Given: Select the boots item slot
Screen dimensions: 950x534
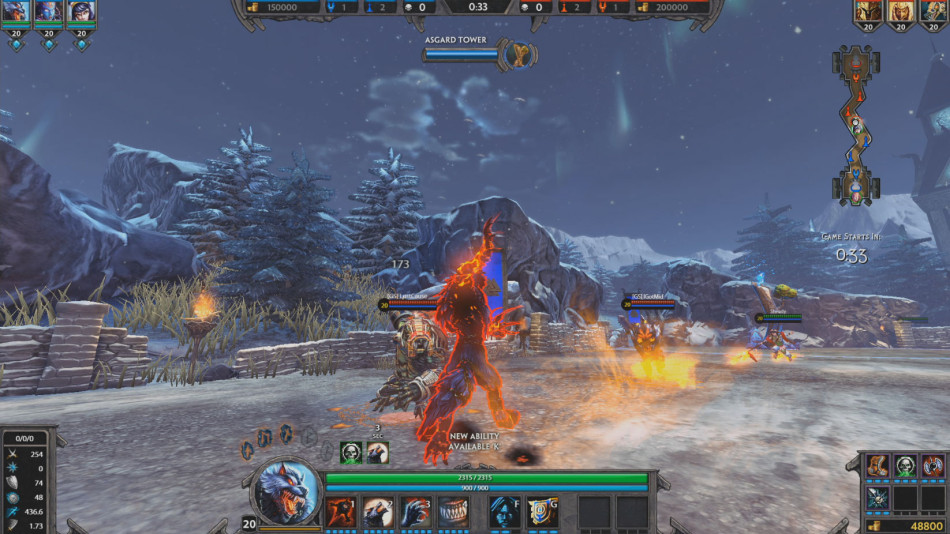Looking at the screenshot, I should click(x=878, y=466).
